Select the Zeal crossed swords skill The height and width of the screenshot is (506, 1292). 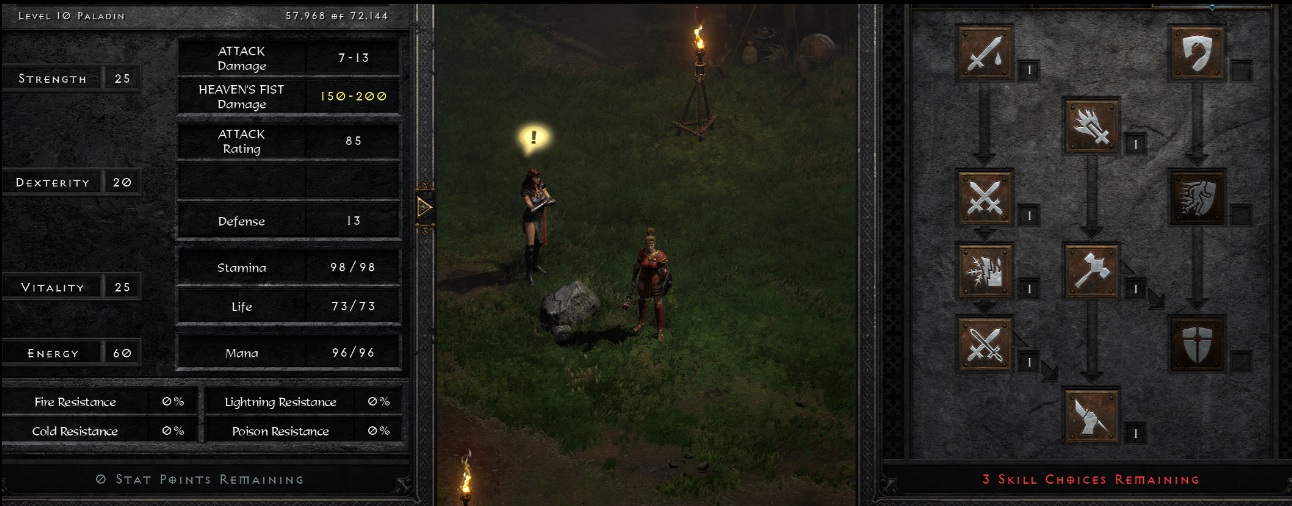click(x=985, y=197)
